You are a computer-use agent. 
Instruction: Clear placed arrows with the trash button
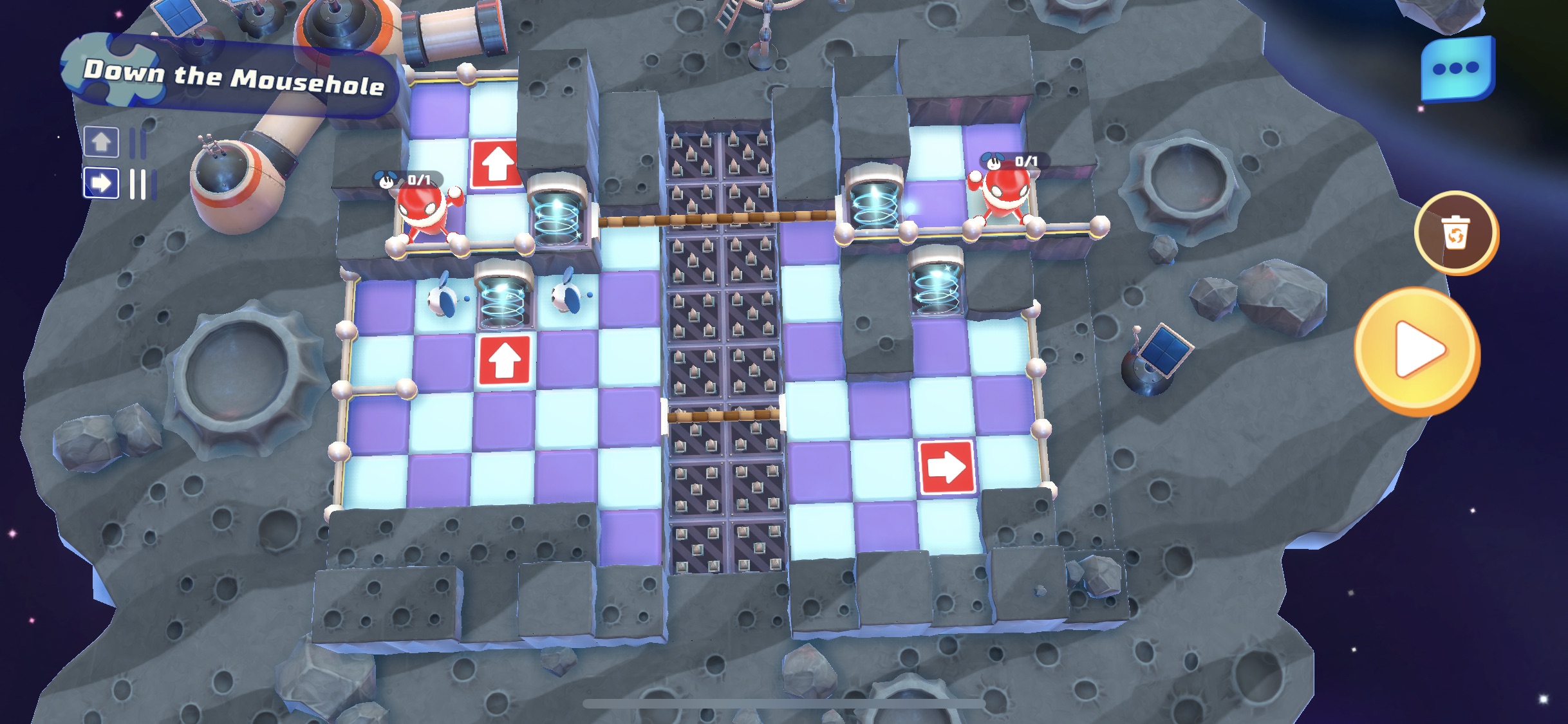click(x=1455, y=233)
